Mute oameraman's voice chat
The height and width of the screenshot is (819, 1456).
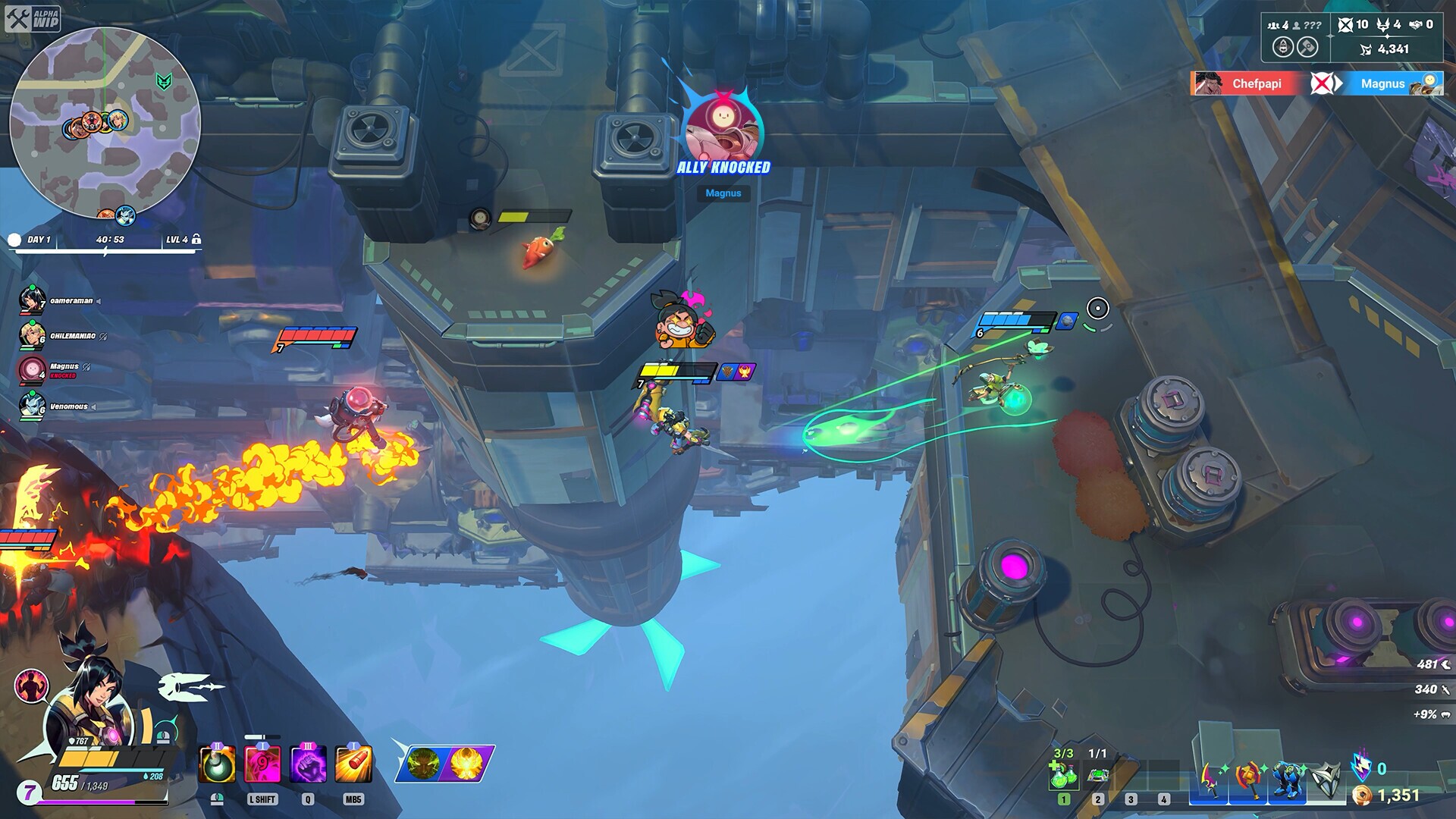(x=98, y=301)
